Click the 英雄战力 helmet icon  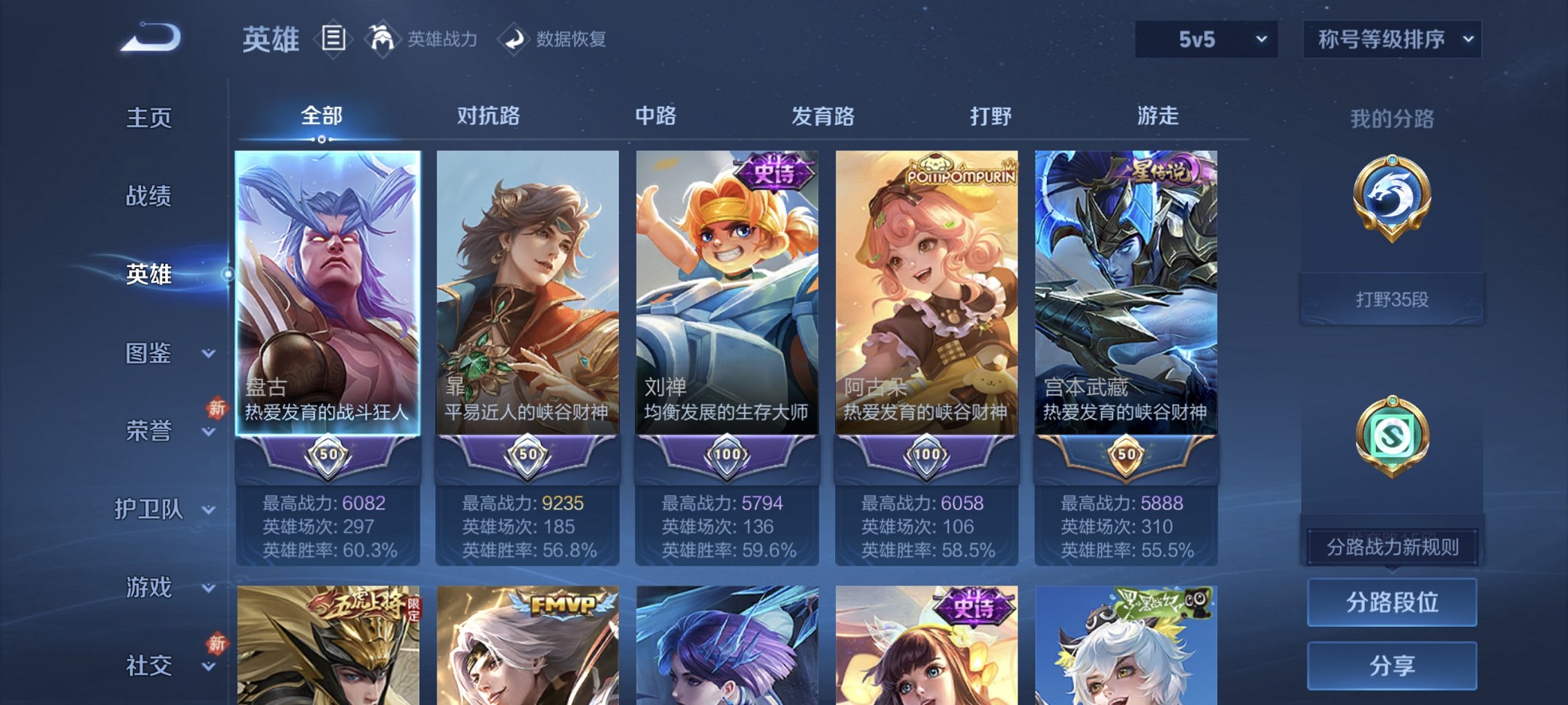(x=381, y=39)
